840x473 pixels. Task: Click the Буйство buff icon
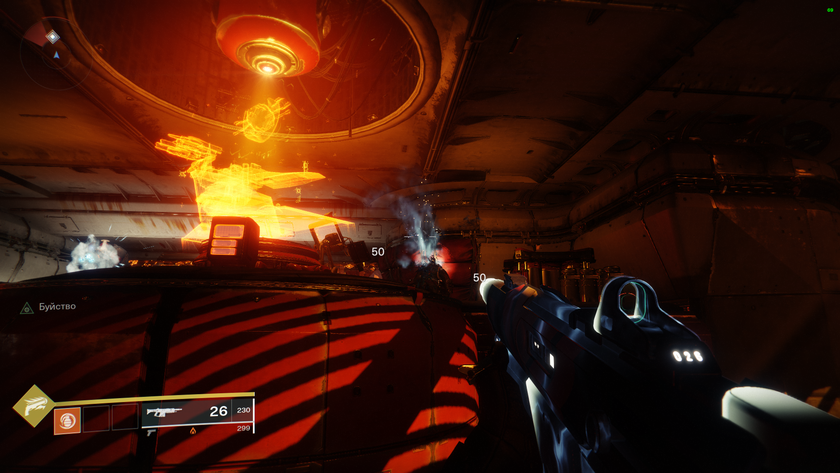tap(27, 308)
